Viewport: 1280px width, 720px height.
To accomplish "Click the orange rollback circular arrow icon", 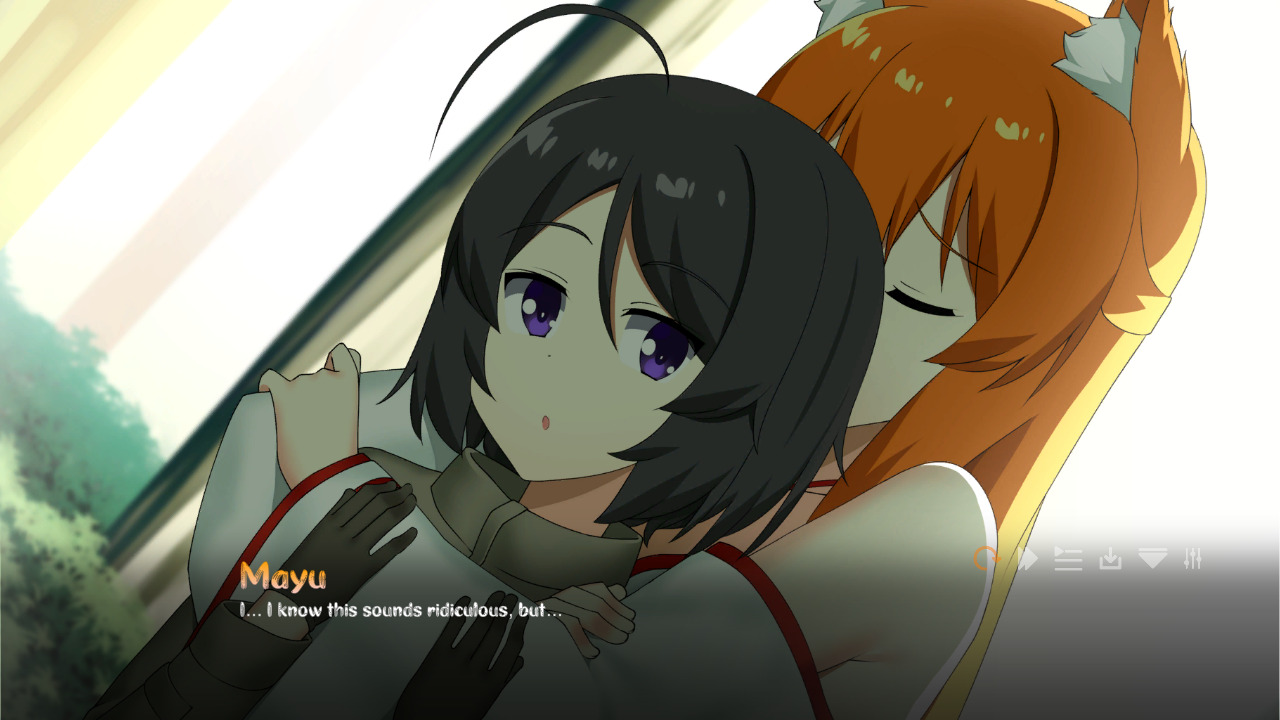I will point(988,560).
